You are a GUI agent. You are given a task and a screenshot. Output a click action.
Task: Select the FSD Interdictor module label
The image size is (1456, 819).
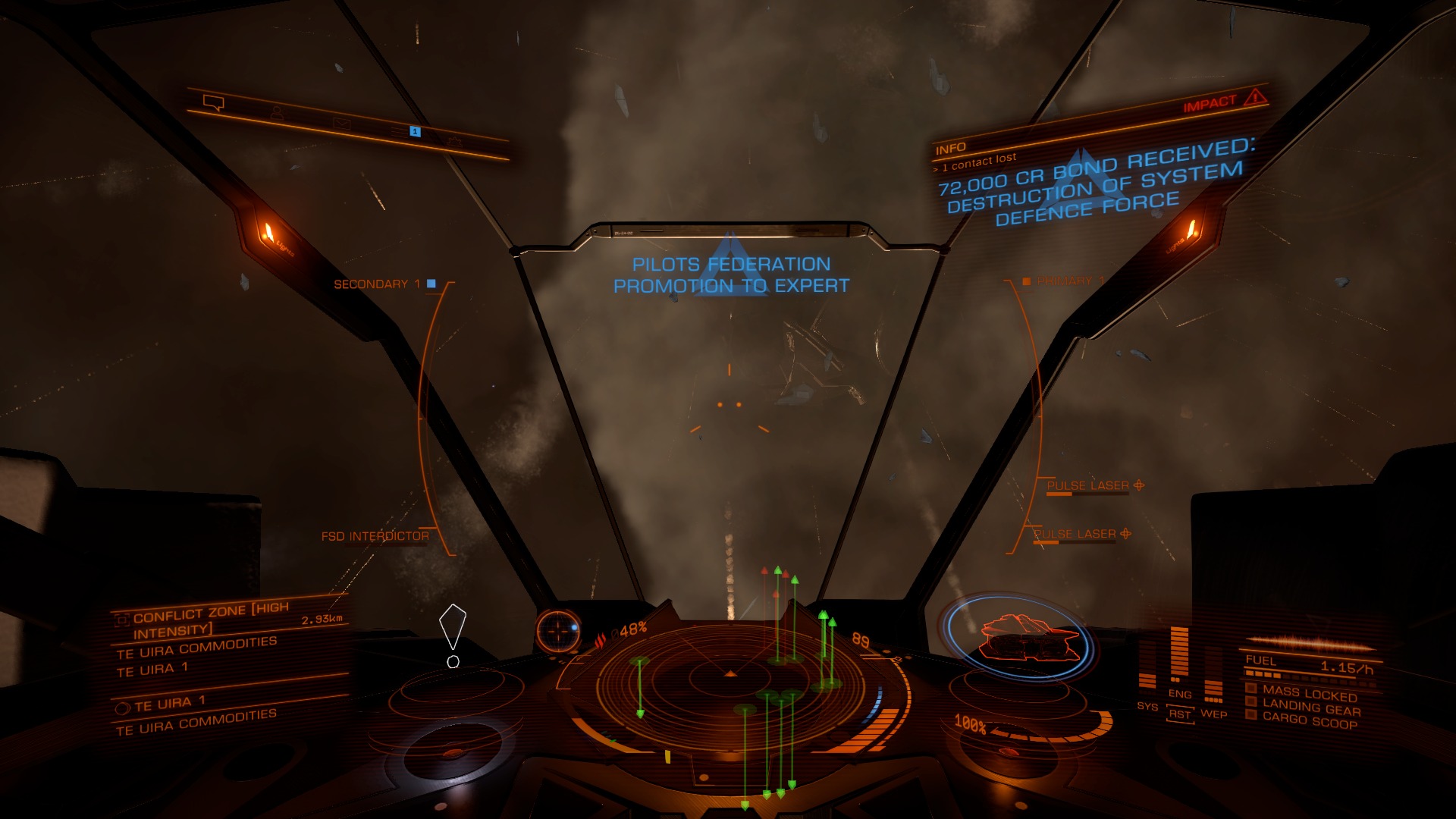pyautogui.click(x=375, y=536)
